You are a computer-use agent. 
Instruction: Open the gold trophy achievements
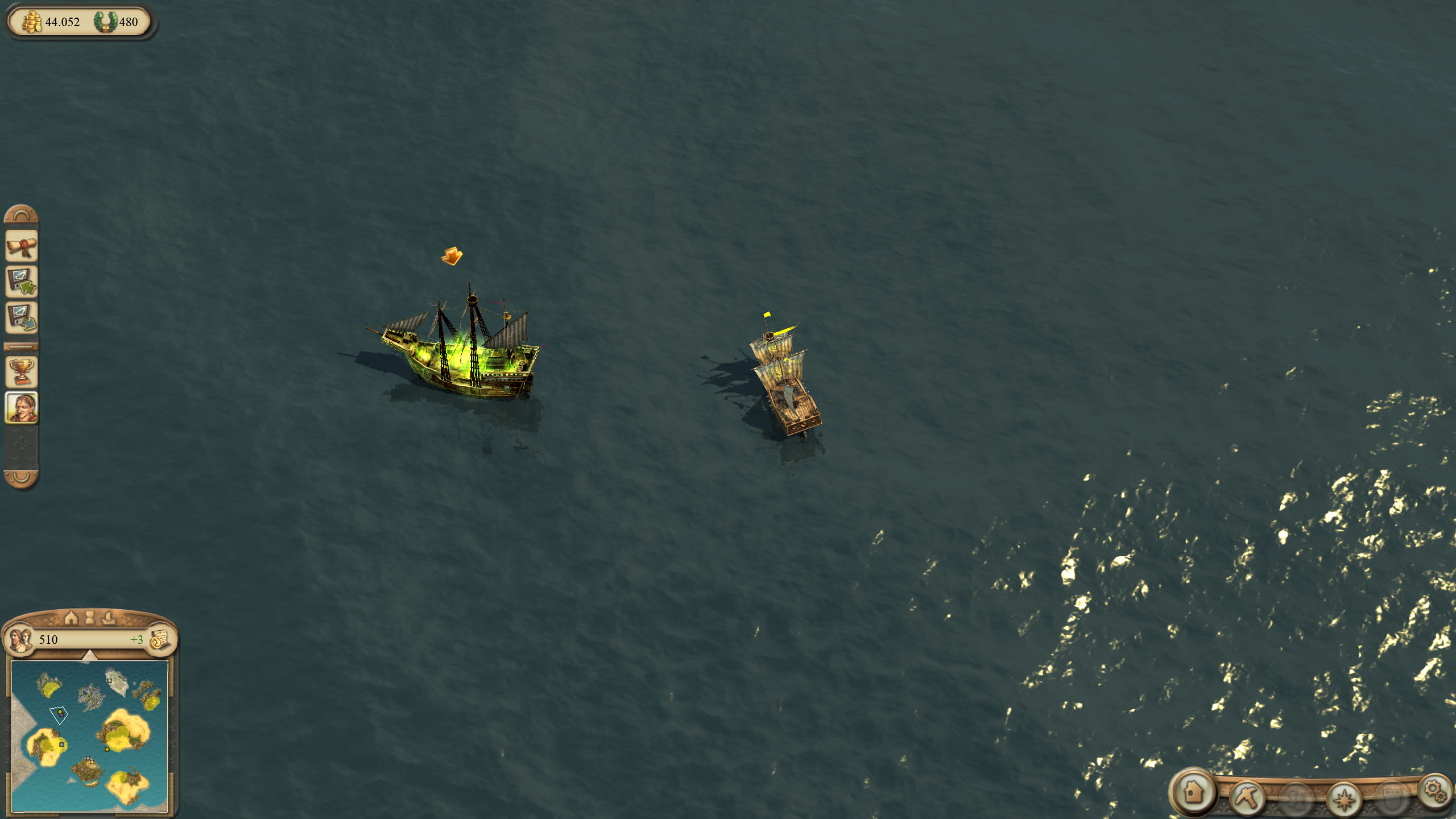[x=22, y=371]
